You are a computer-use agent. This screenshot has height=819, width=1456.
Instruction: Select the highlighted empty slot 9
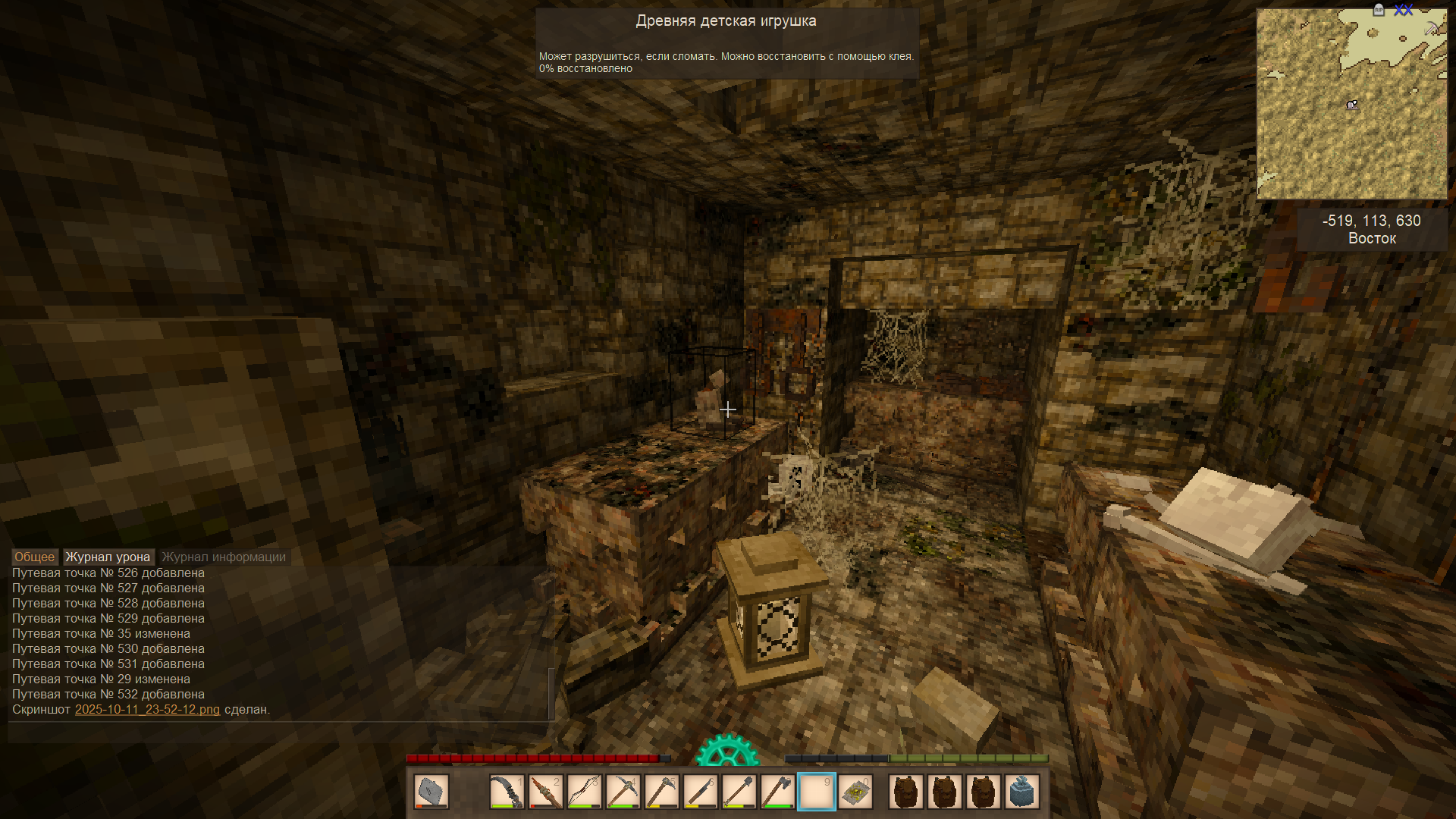pos(816,792)
